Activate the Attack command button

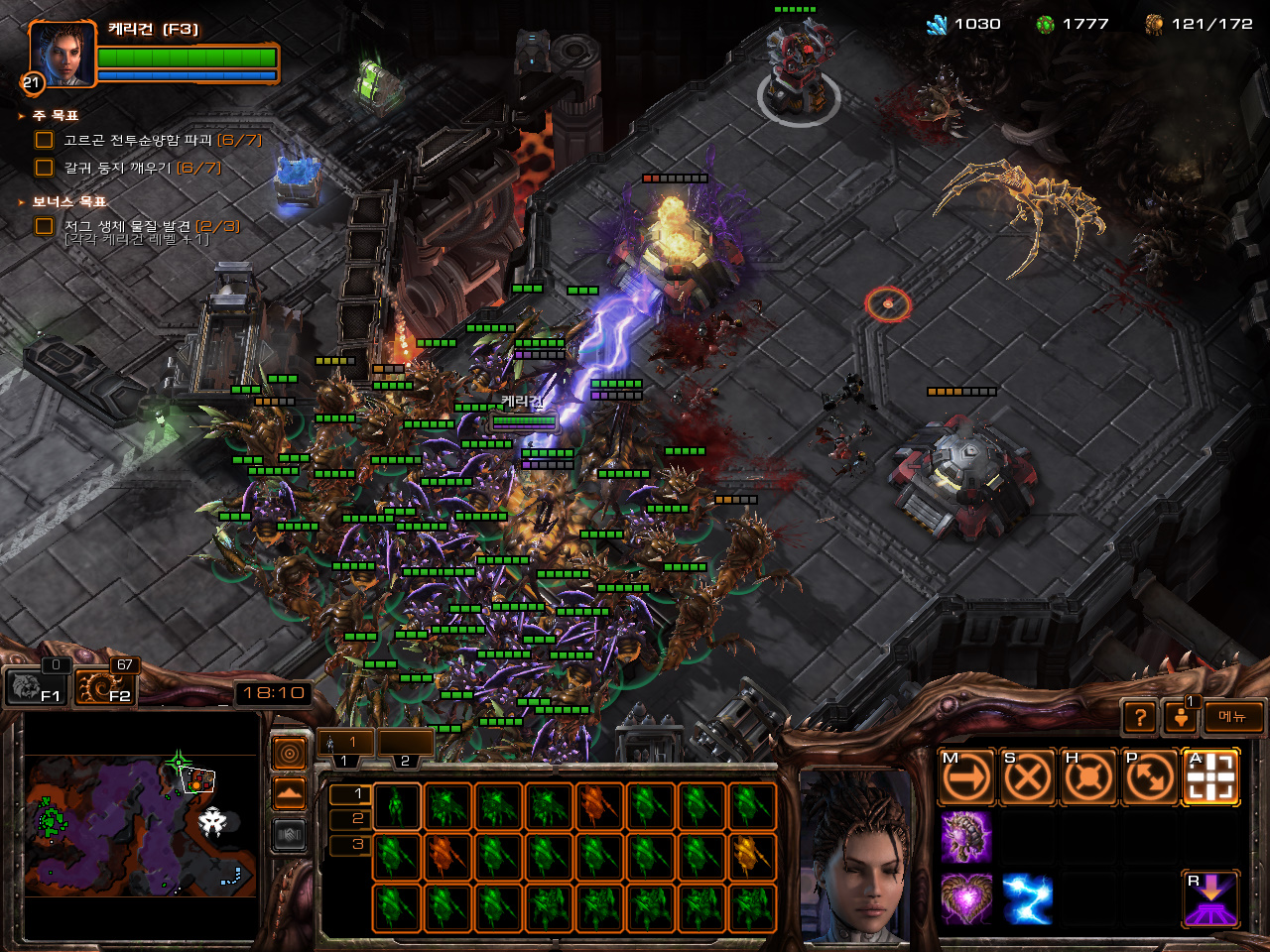[x=1210, y=777]
